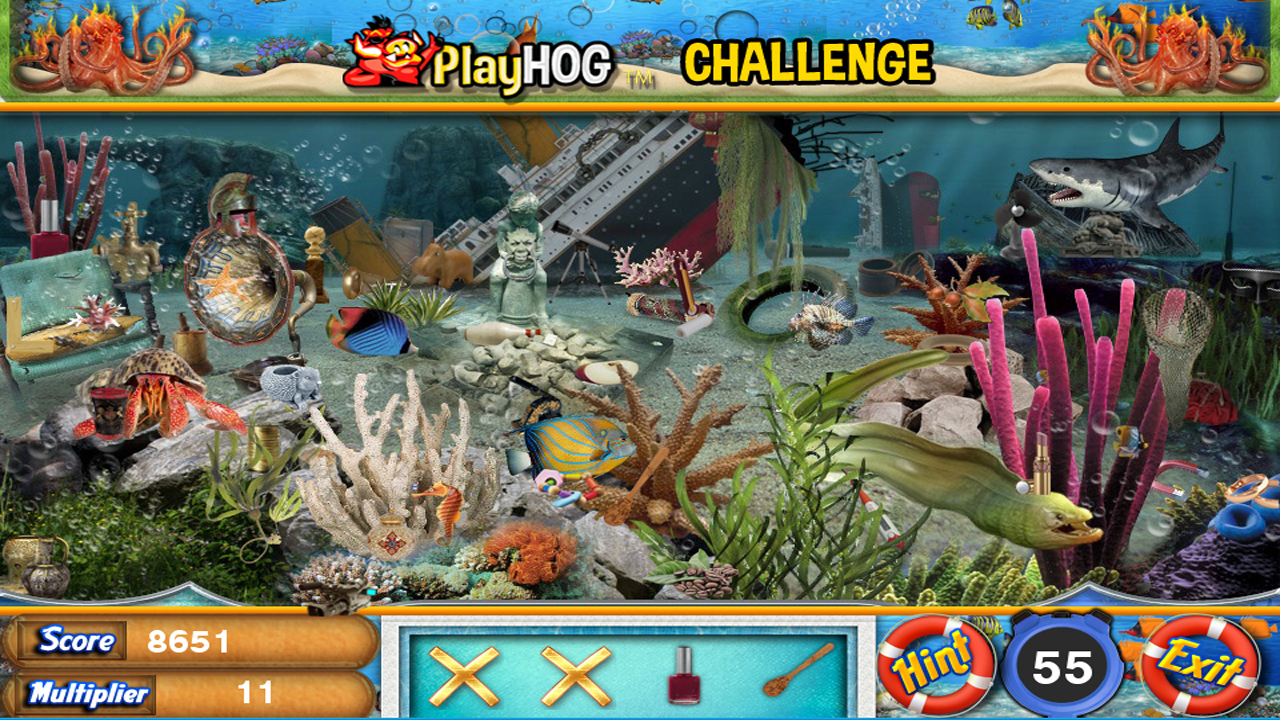
Task: Click the stone statue near the shipwreck
Action: click(x=518, y=255)
